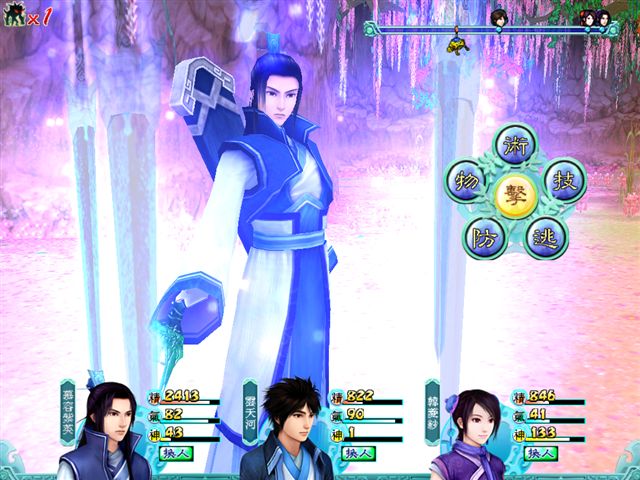Click 換人 swap button under 雲天河
The height and width of the screenshot is (480, 640).
coord(355,453)
